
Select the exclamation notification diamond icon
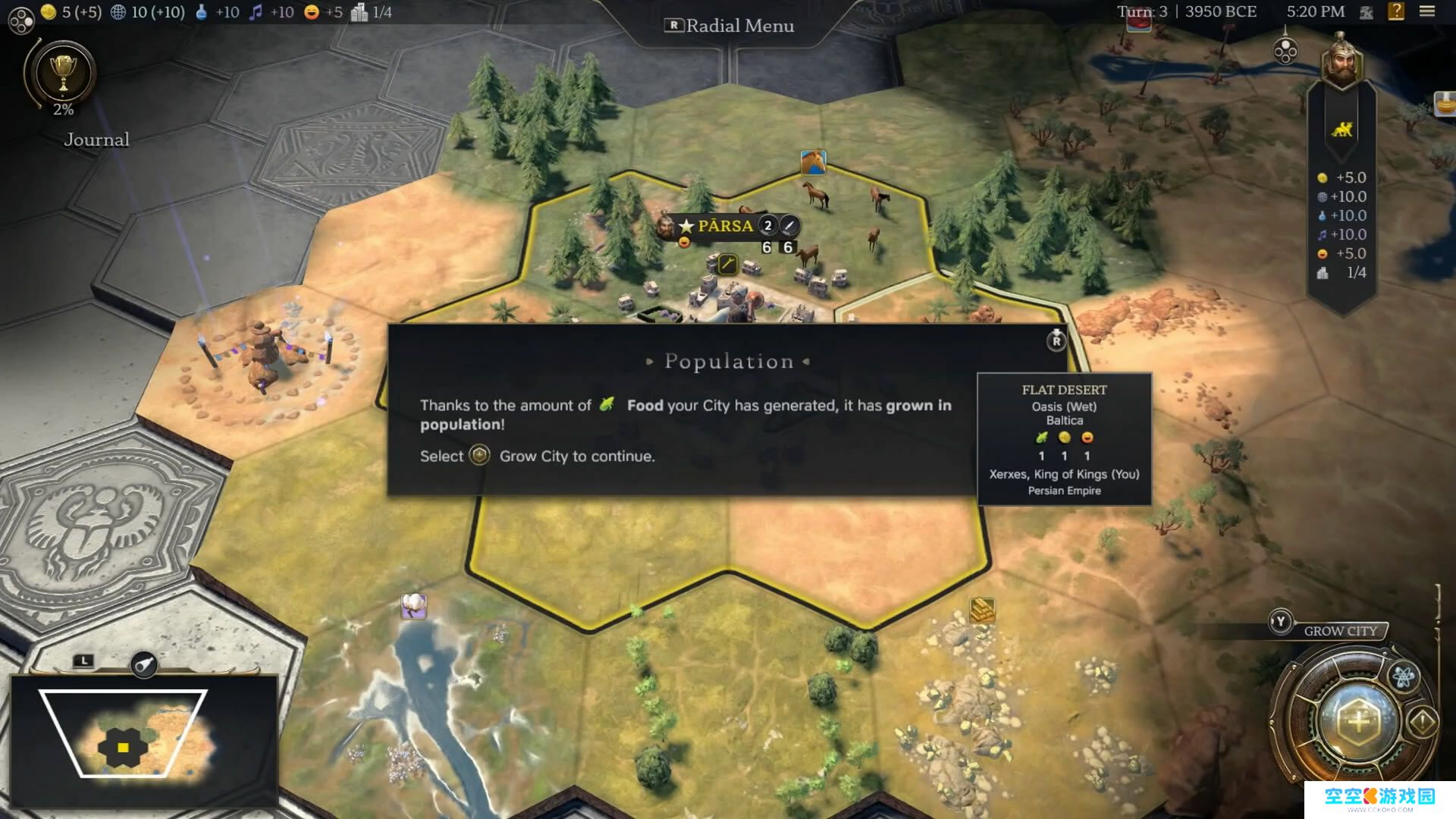1423,721
